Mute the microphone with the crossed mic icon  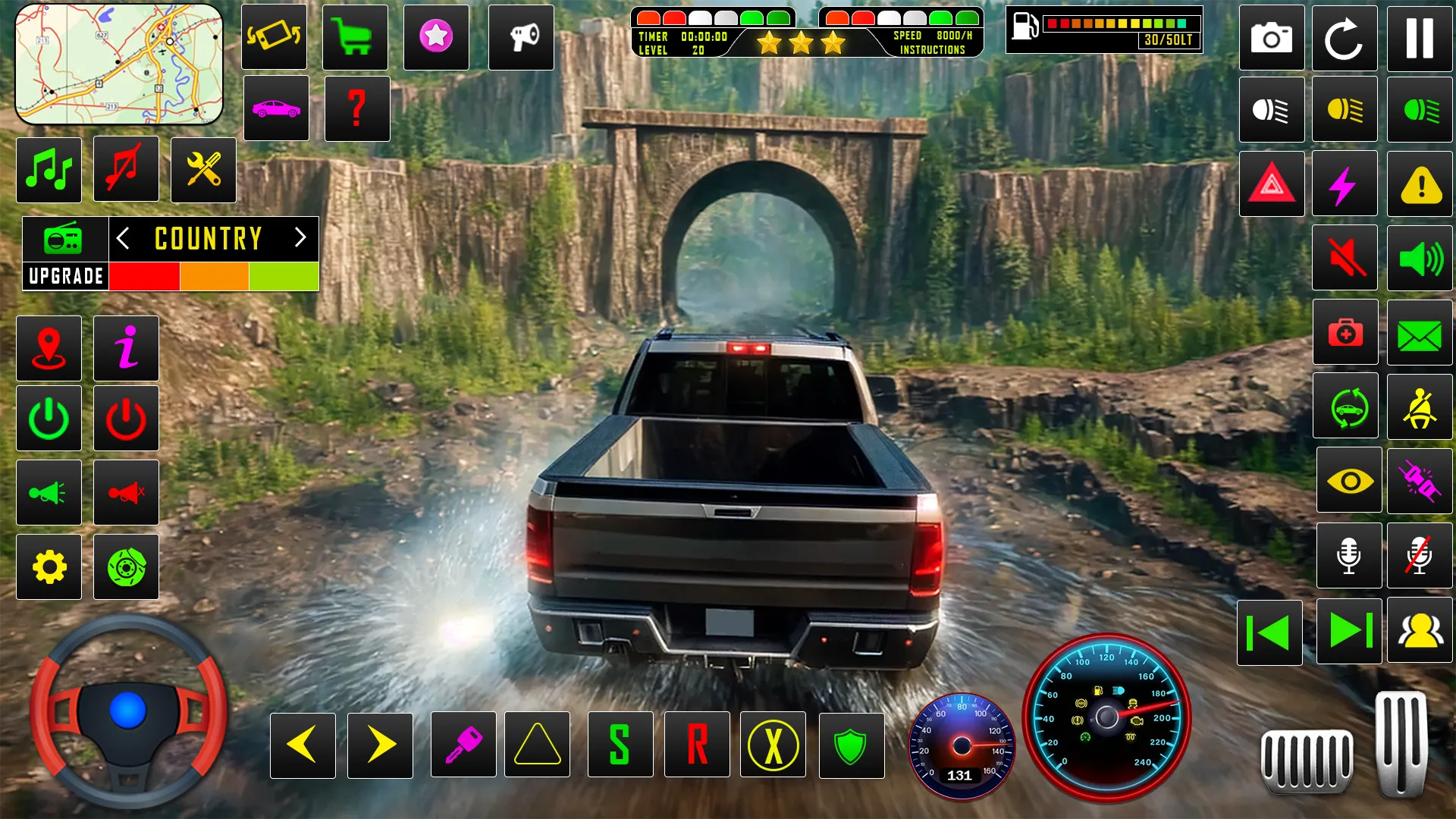tap(1420, 556)
